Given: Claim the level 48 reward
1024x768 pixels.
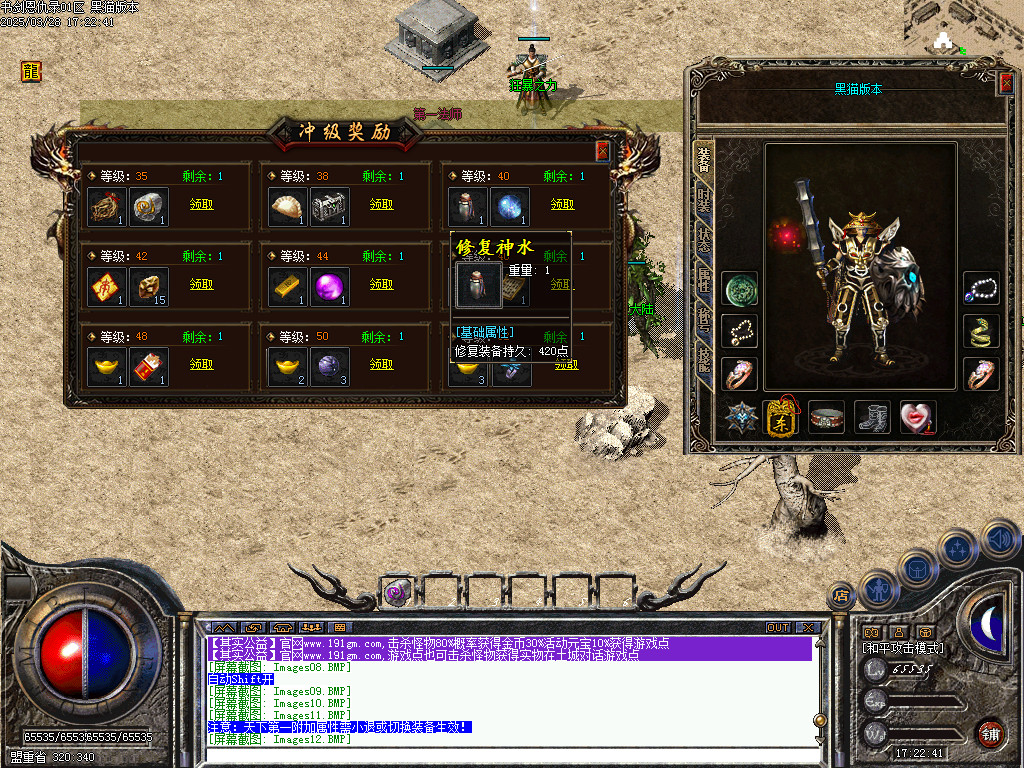Looking at the screenshot, I should [201, 365].
